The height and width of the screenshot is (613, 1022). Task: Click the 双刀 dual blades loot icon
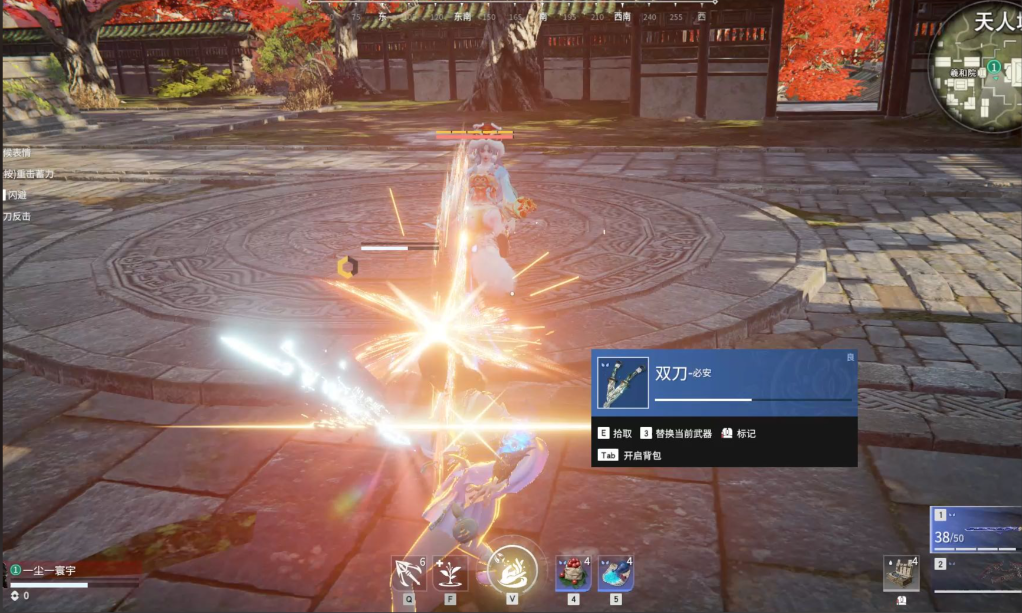pos(623,383)
